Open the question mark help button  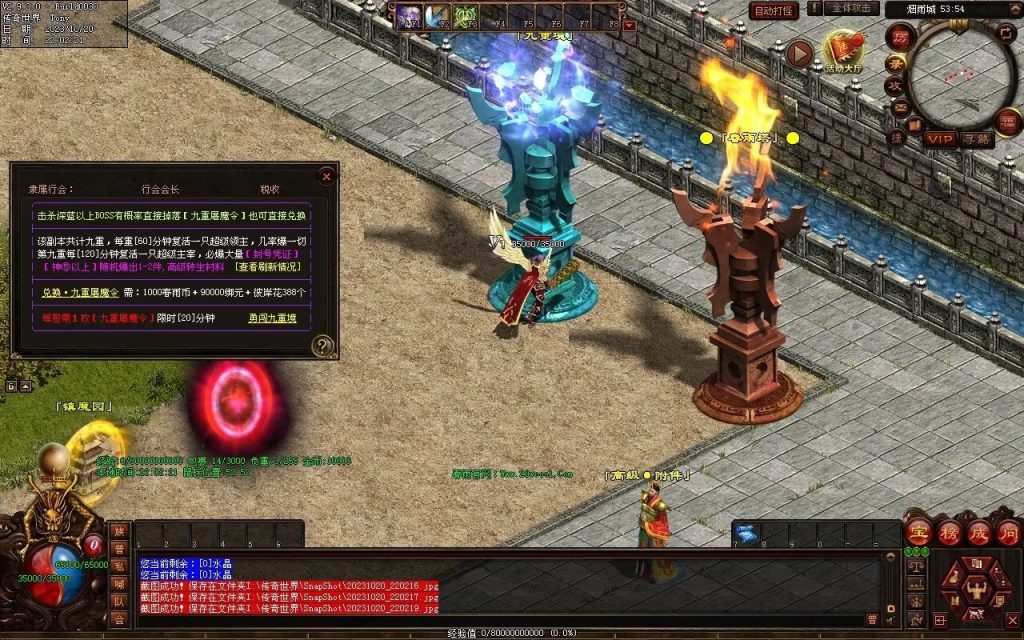tap(322, 346)
